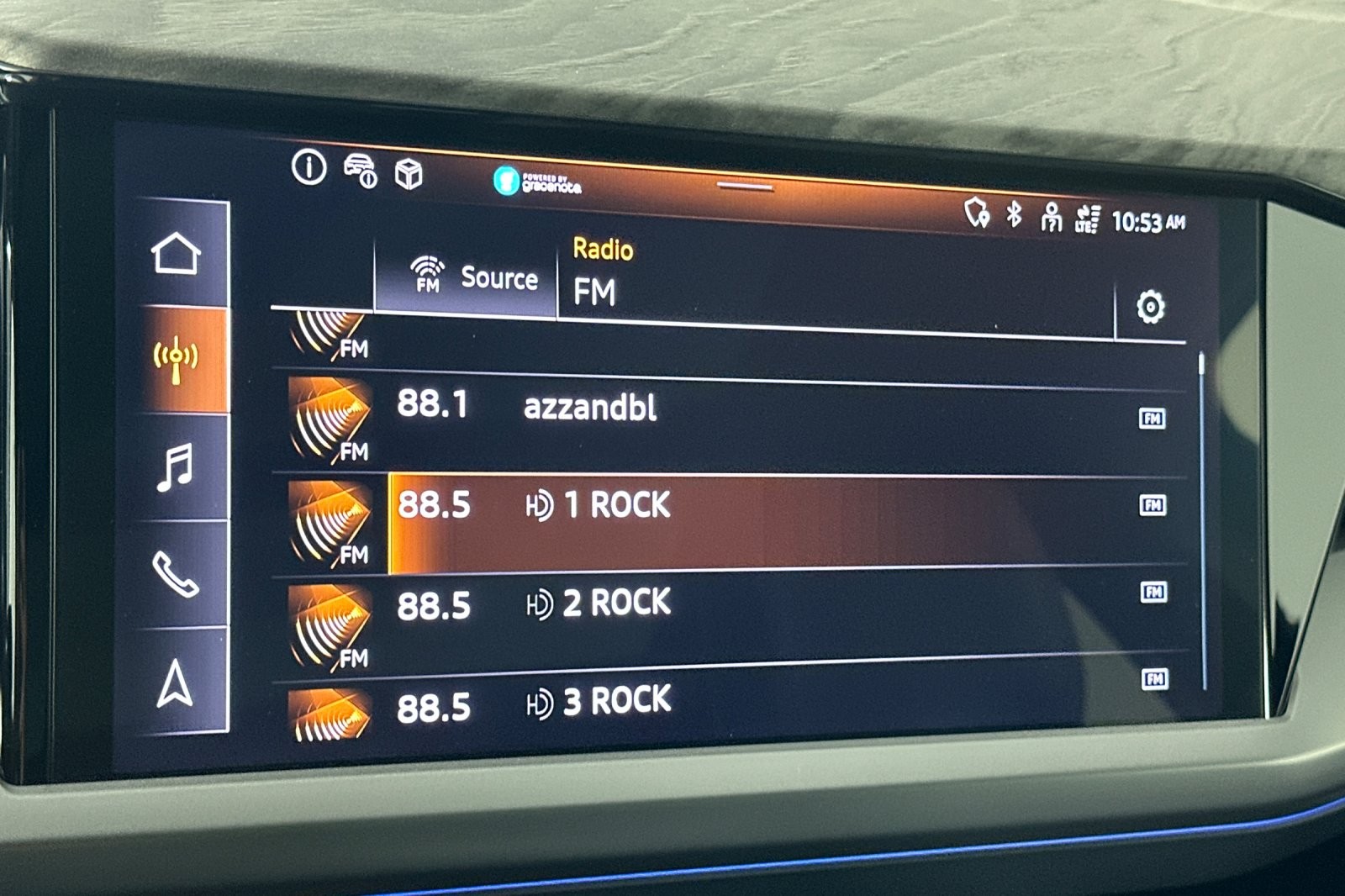Viewport: 1345px width, 896px height.
Task: Open the phone menu
Action: tap(177, 574)
